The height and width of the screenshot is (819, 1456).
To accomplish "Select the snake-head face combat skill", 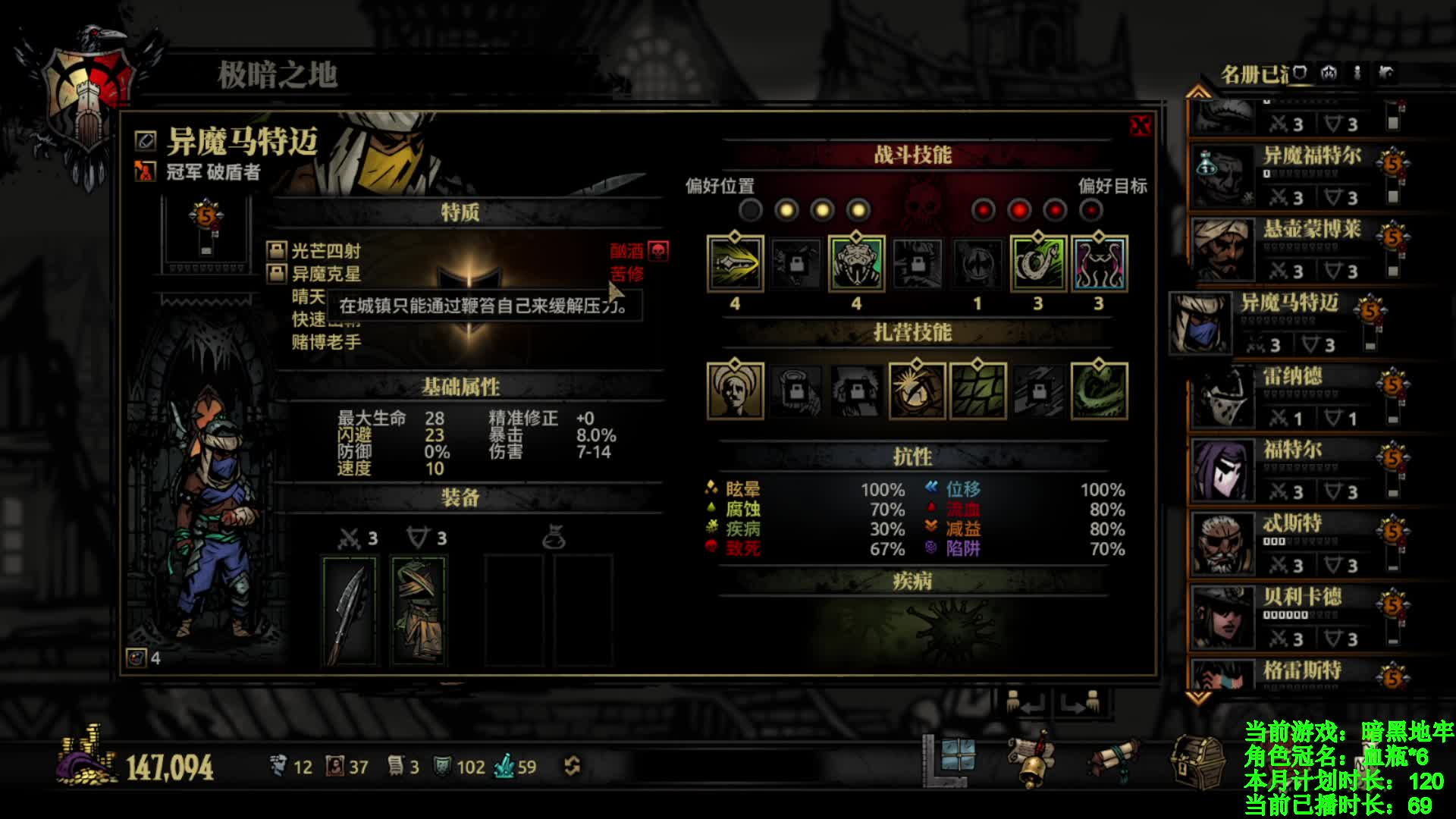I will [856, 264].
